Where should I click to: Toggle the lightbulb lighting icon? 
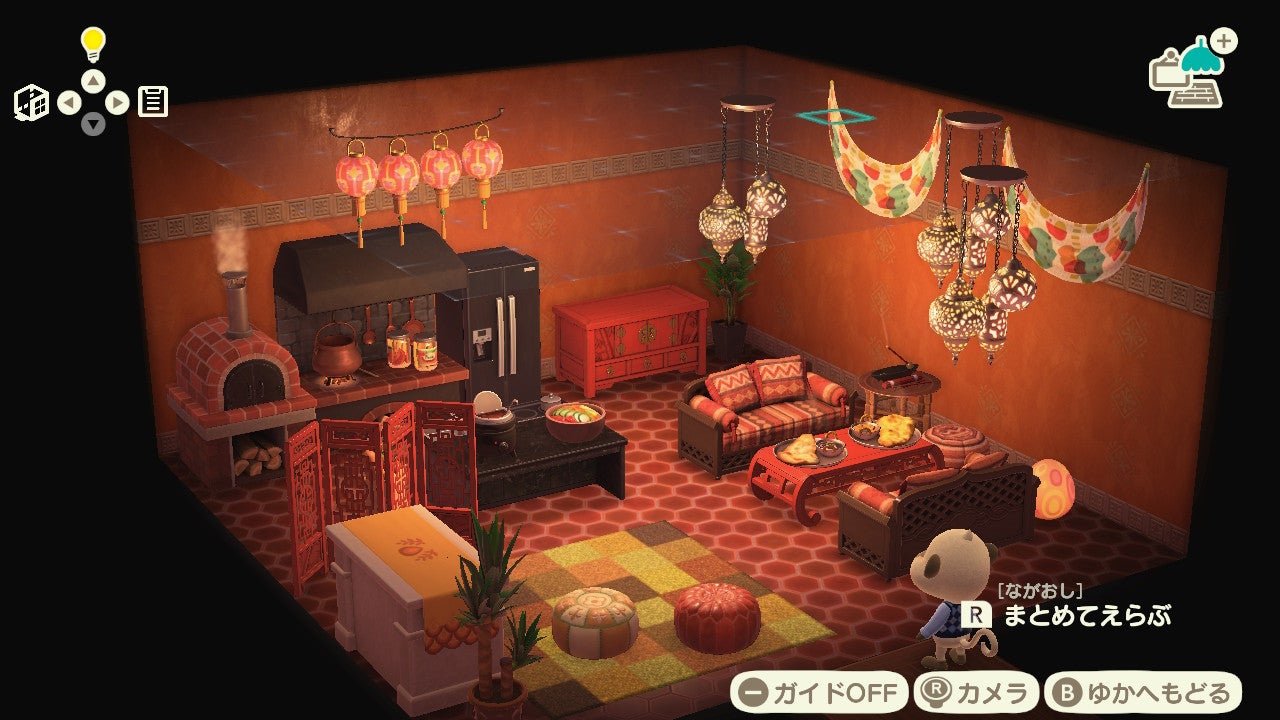(93, 44)
